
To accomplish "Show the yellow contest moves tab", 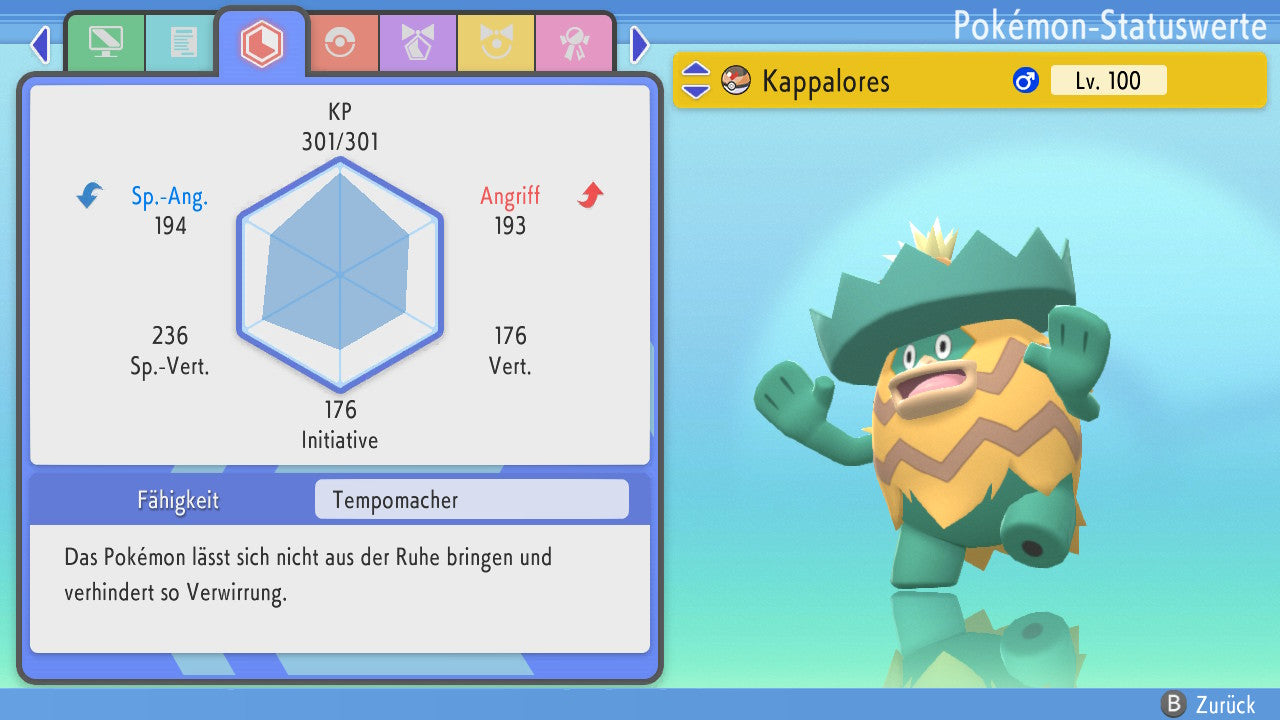I will (x=496, y=42).
